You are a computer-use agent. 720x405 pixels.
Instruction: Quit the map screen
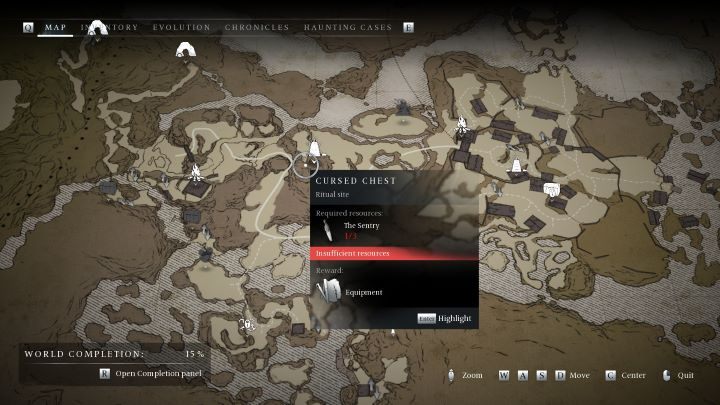click(678, 375)
